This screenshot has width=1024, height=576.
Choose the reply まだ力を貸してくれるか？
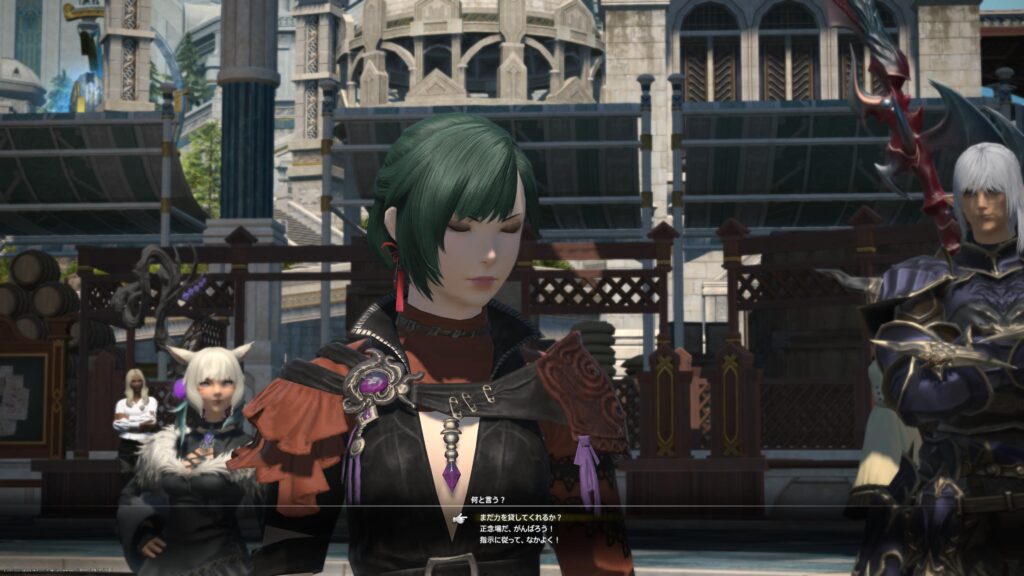pos(520,518)
